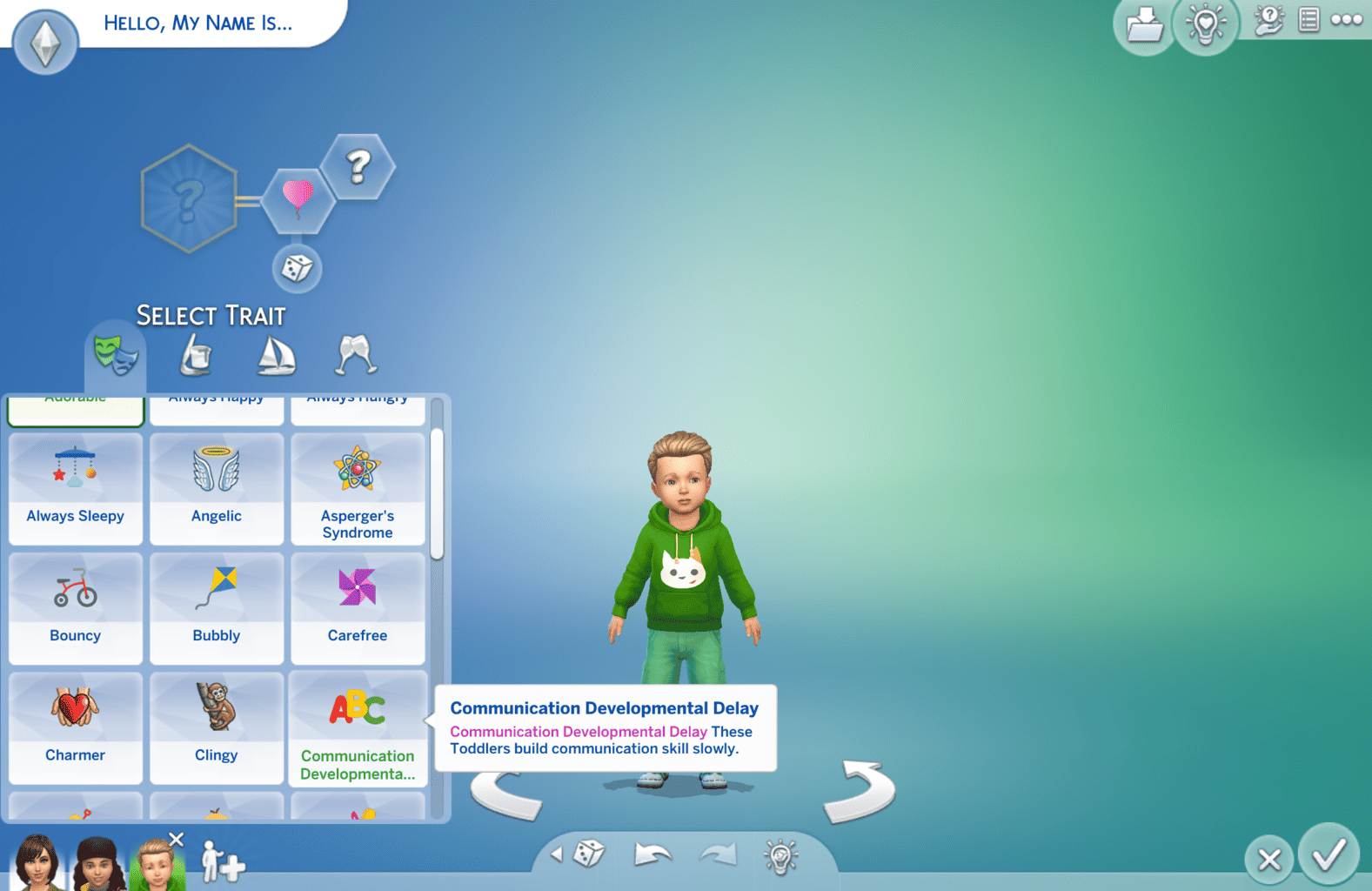This screenshot has height=891, width=1372.
Task: Rotate the toddler with the right arrow
Action: tap(859, 790)
